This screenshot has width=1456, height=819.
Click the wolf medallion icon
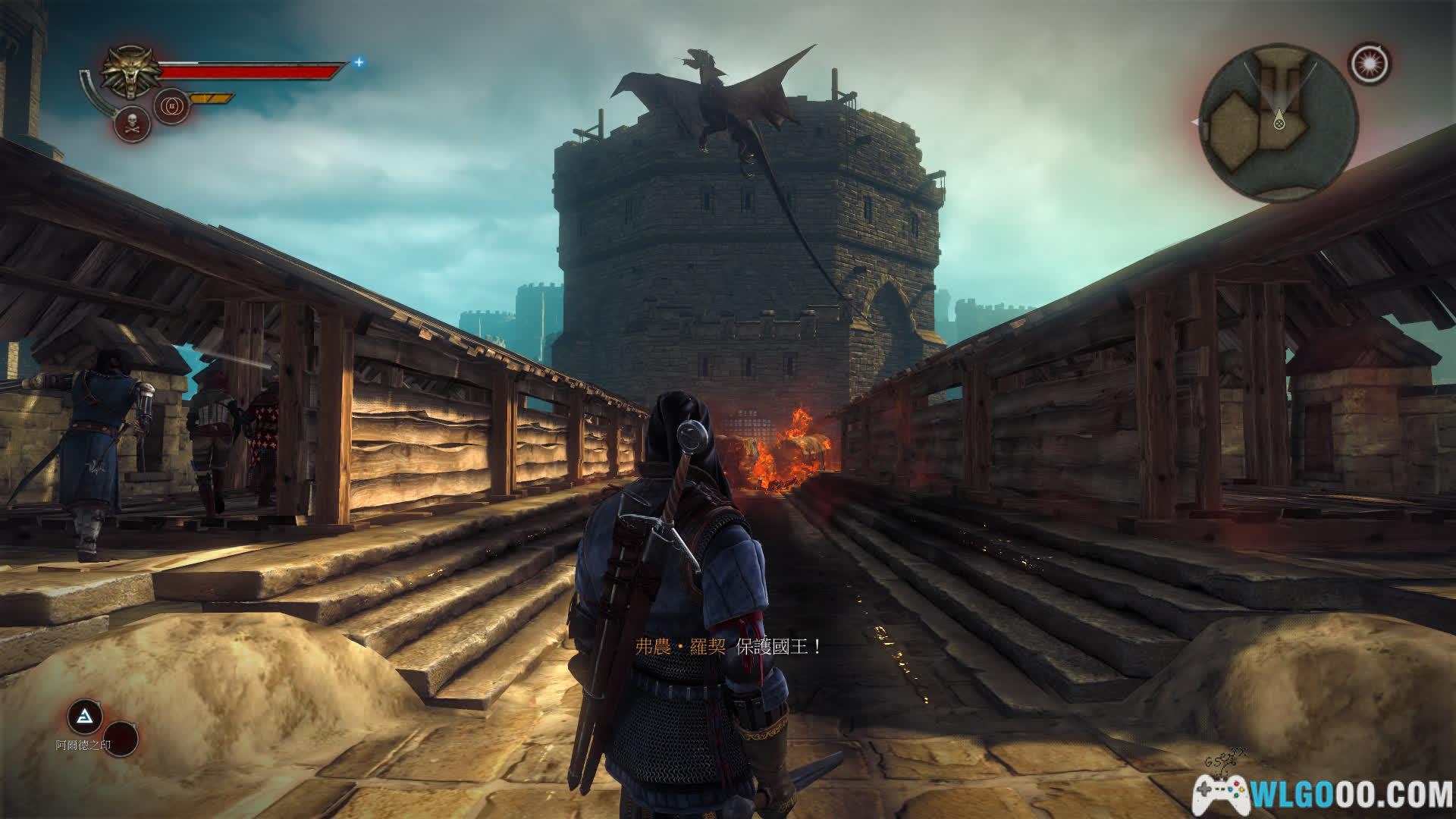pyautogui.click(x=128, y=72)
